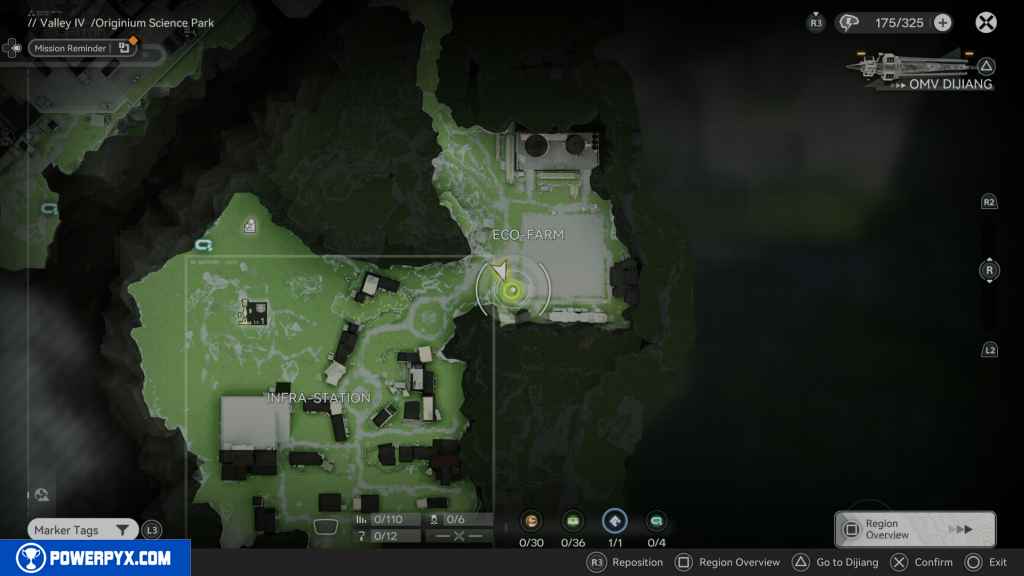Select the teal marker left of the document marker
Image resolution: width=1024 pixels, height=576 pixels.
[x=205, y=244]
